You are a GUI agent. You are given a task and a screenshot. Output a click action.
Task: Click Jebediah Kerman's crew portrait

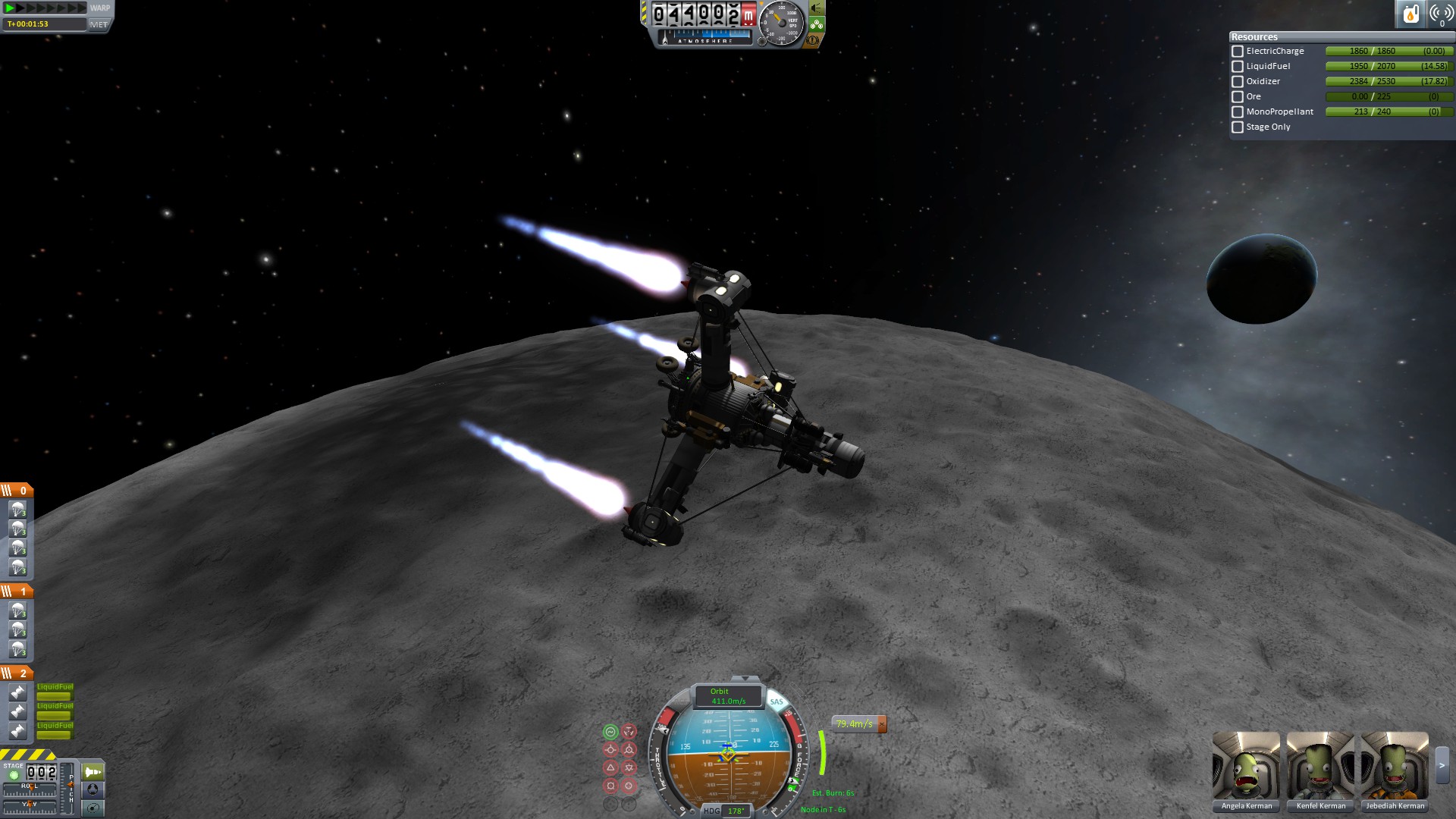(x=1395, y=766)
